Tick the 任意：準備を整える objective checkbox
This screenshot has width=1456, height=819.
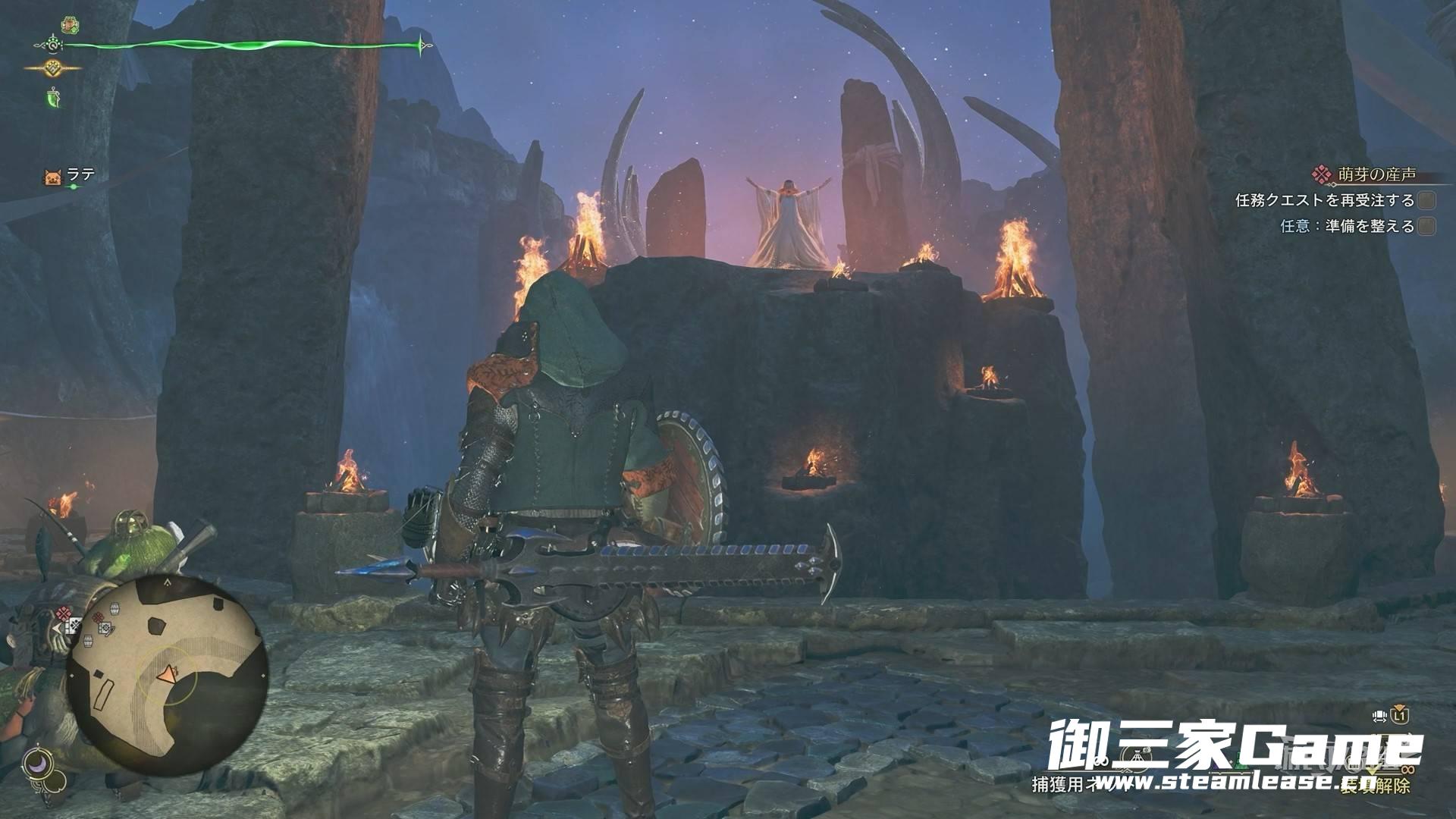pyautogui.click(x=1426, y=226)
